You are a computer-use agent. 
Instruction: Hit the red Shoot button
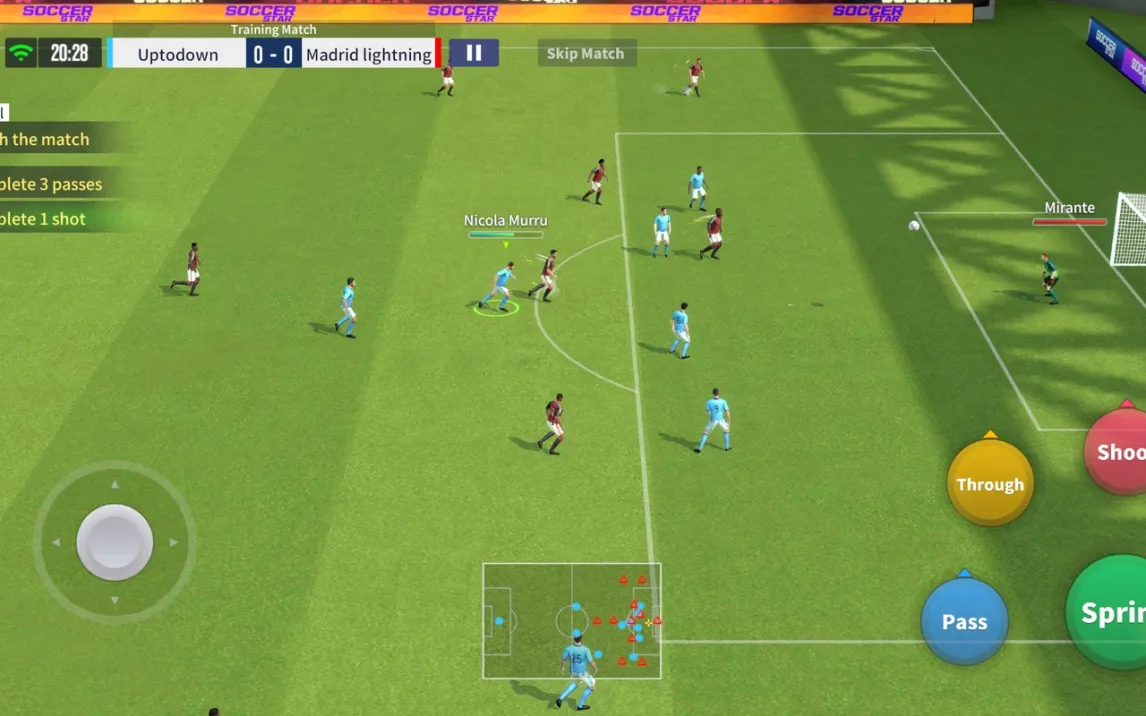click(1118, 452)
